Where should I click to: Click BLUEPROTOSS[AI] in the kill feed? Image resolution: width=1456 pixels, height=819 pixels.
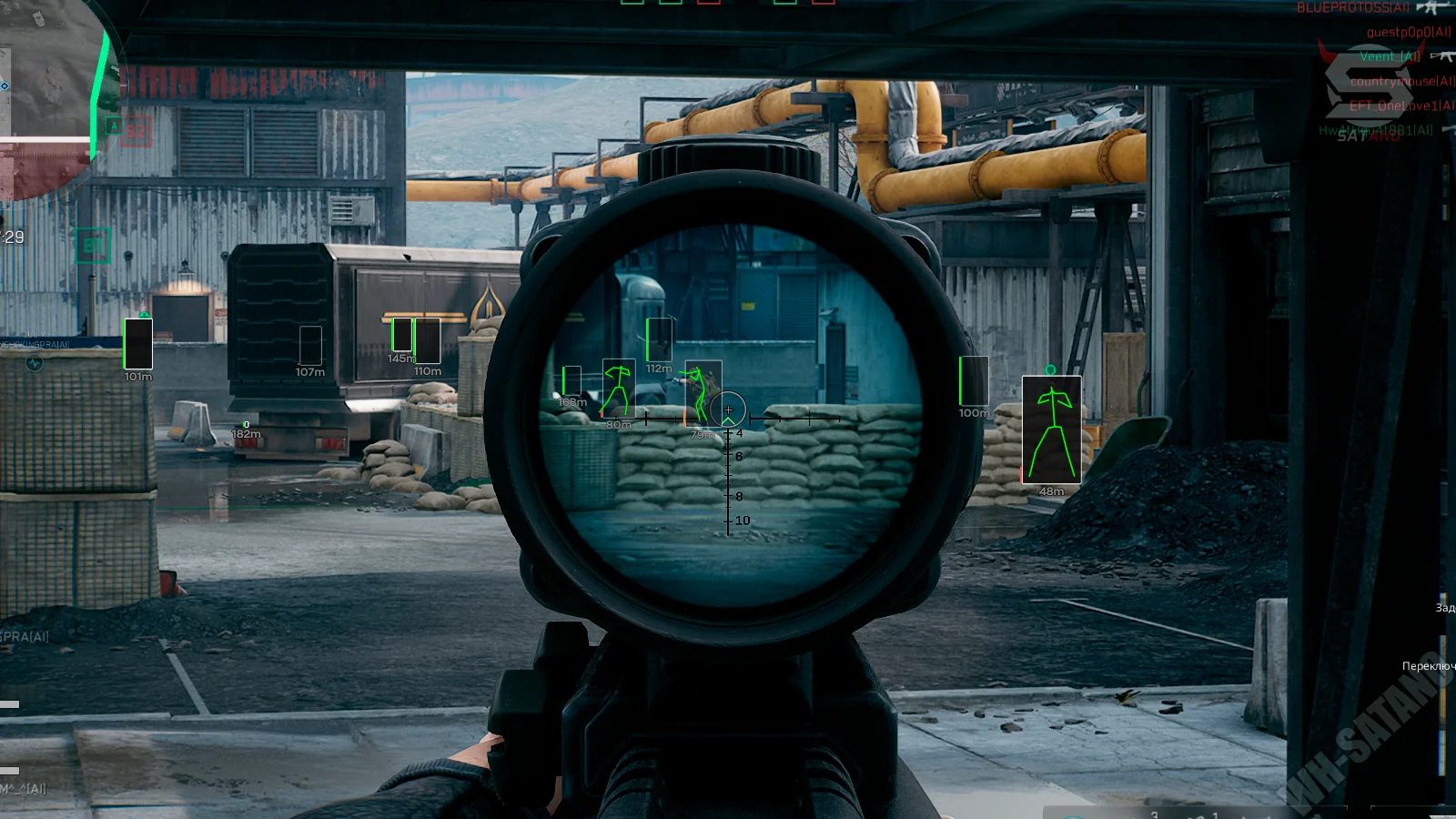coord(1352,8)
